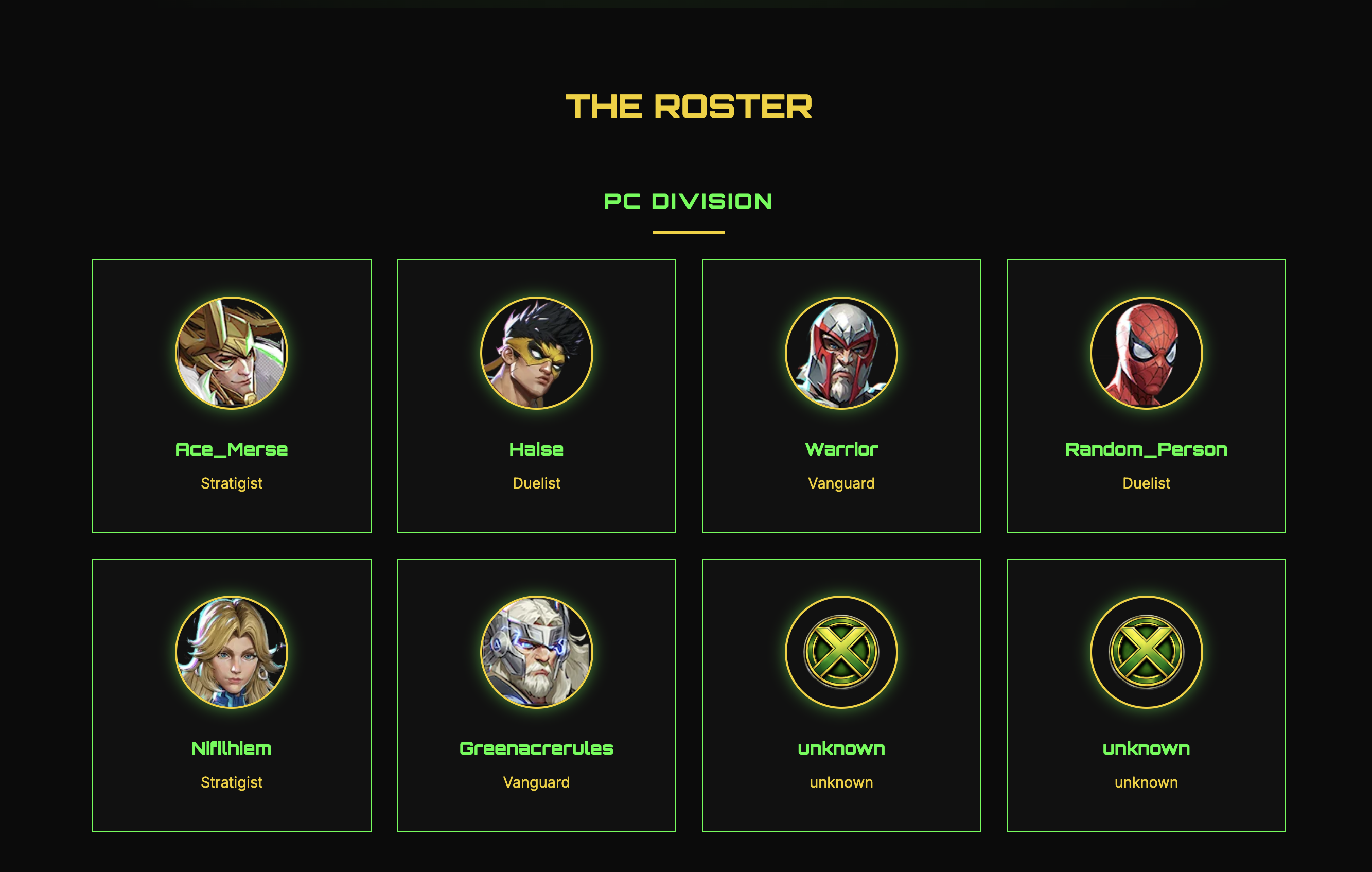Click the PC DIVISION section header
1372x872 pixels.
click(x=687, y=201)
